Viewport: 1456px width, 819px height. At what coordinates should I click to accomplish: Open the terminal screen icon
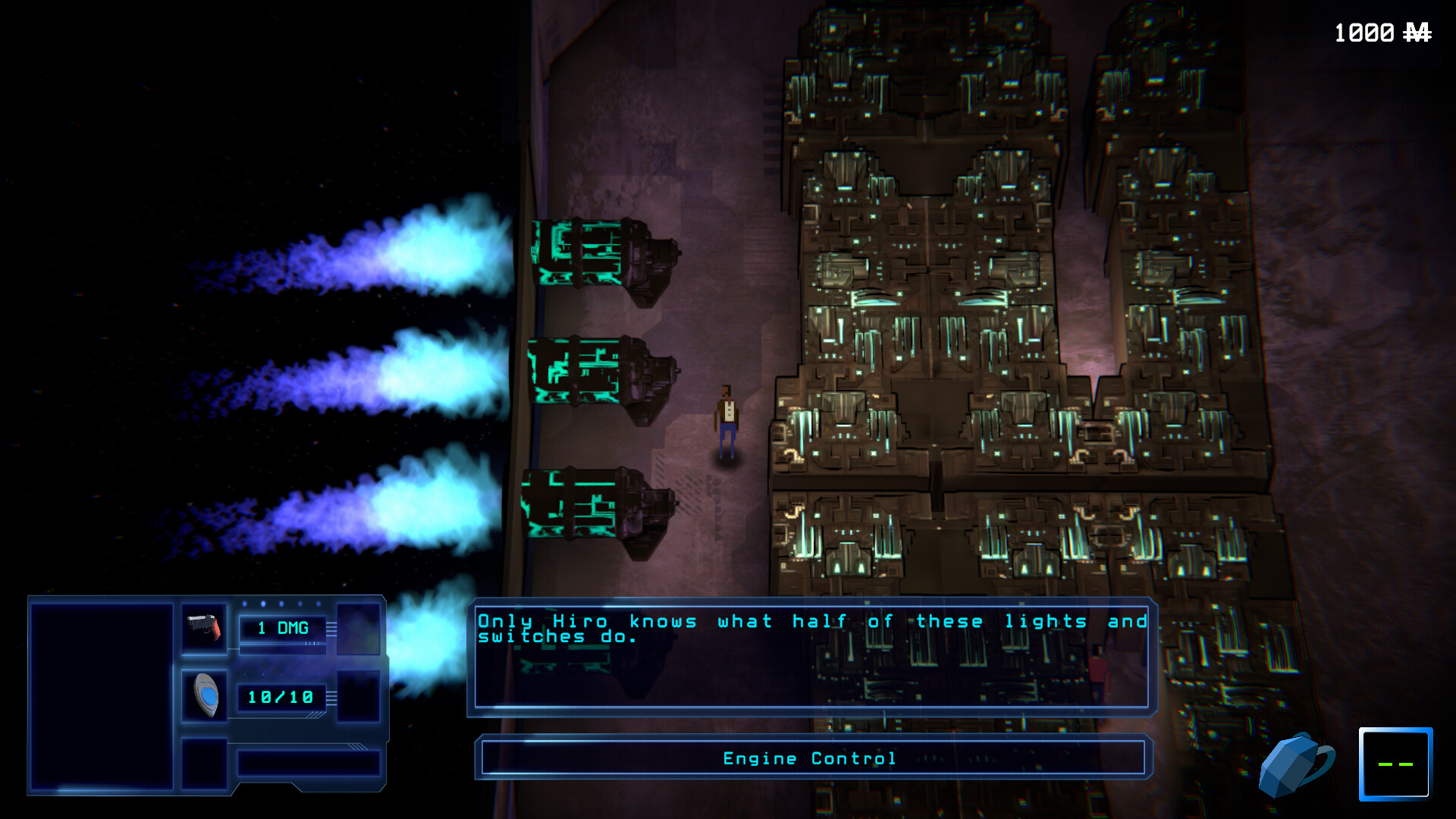(1395, 764)
